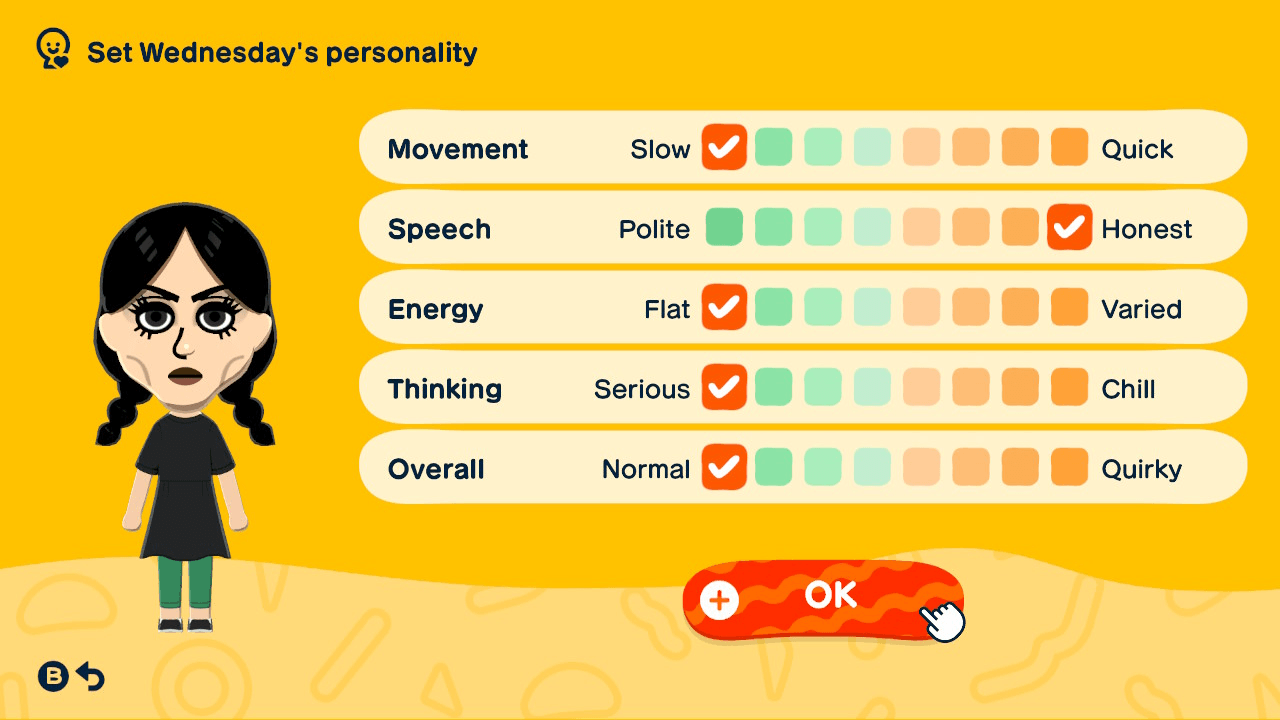Set Overall to fully Quirky
1280x720 pixels.
1069,467
